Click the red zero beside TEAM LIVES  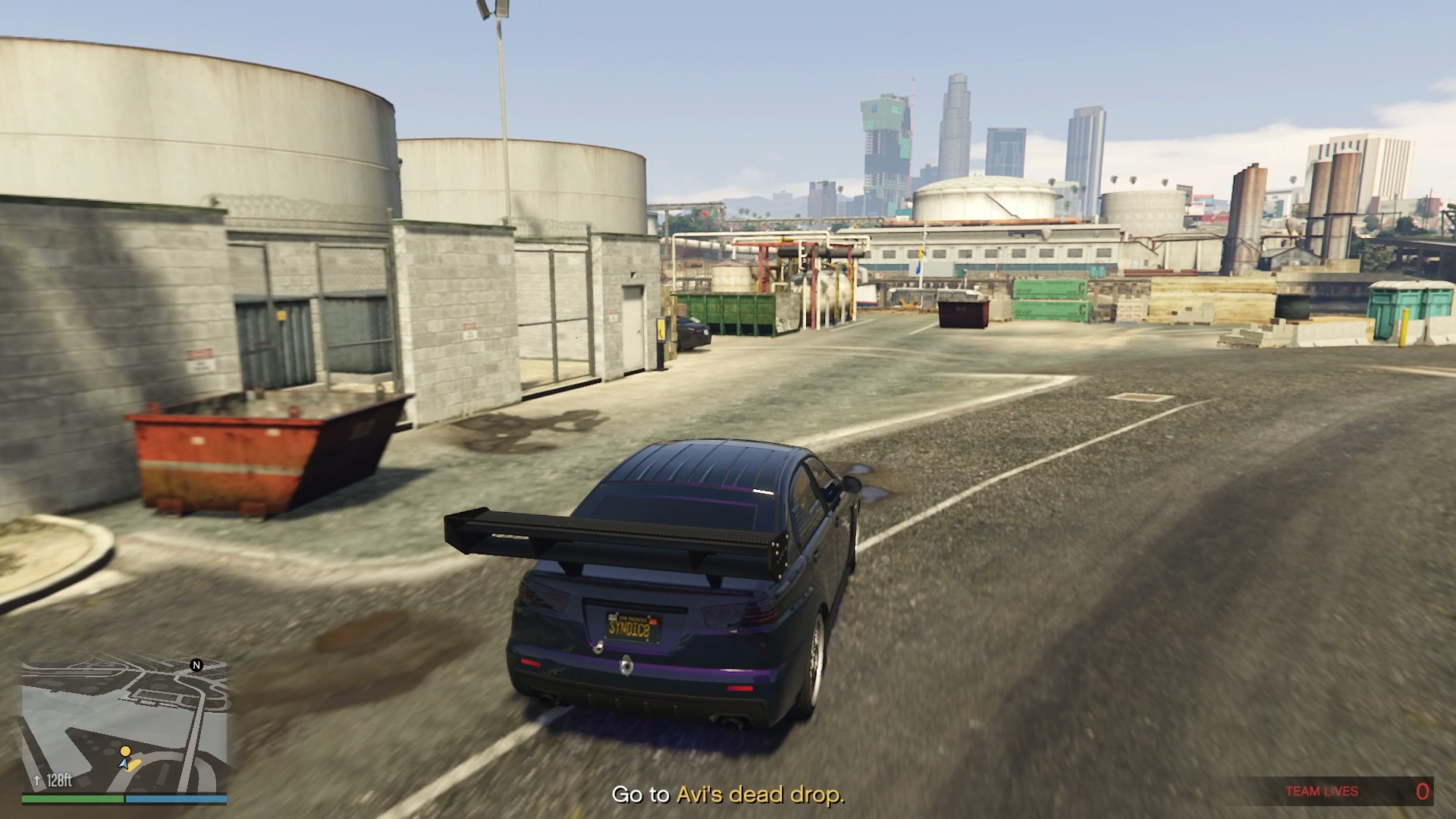(1423, 791)
